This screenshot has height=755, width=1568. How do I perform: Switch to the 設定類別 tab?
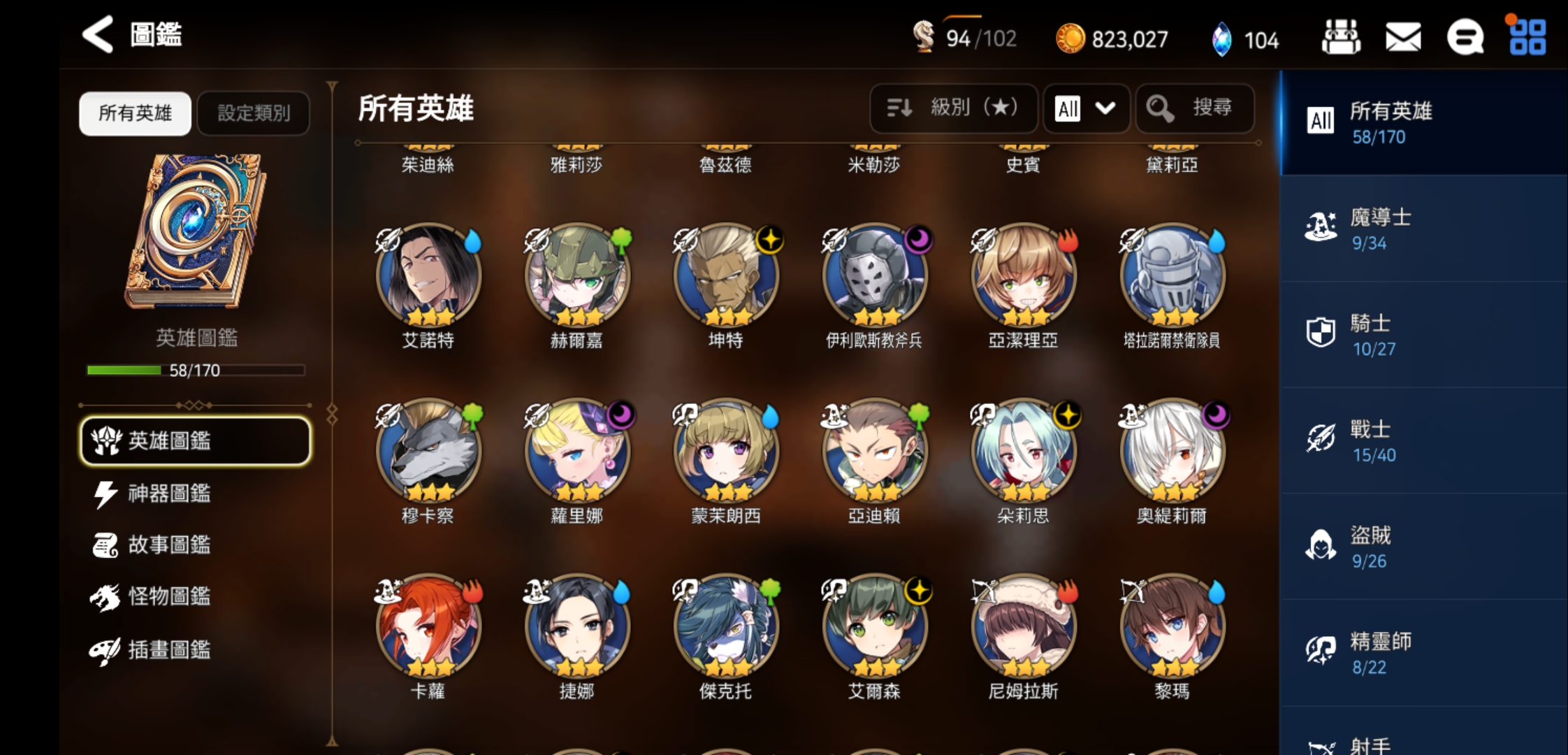click(x=253, y=113)
